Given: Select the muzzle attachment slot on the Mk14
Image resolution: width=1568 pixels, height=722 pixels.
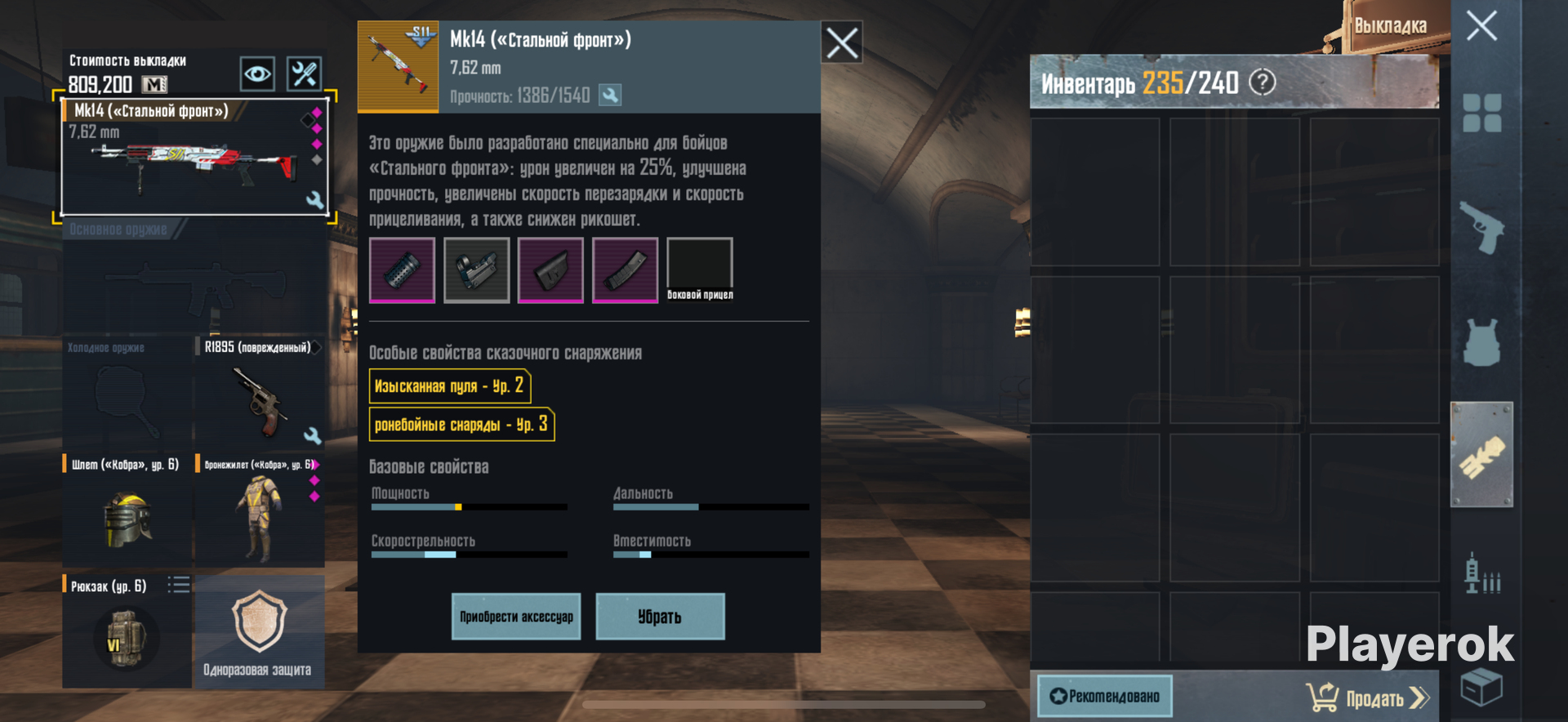Looking at the screenshot, I should 402,270.
